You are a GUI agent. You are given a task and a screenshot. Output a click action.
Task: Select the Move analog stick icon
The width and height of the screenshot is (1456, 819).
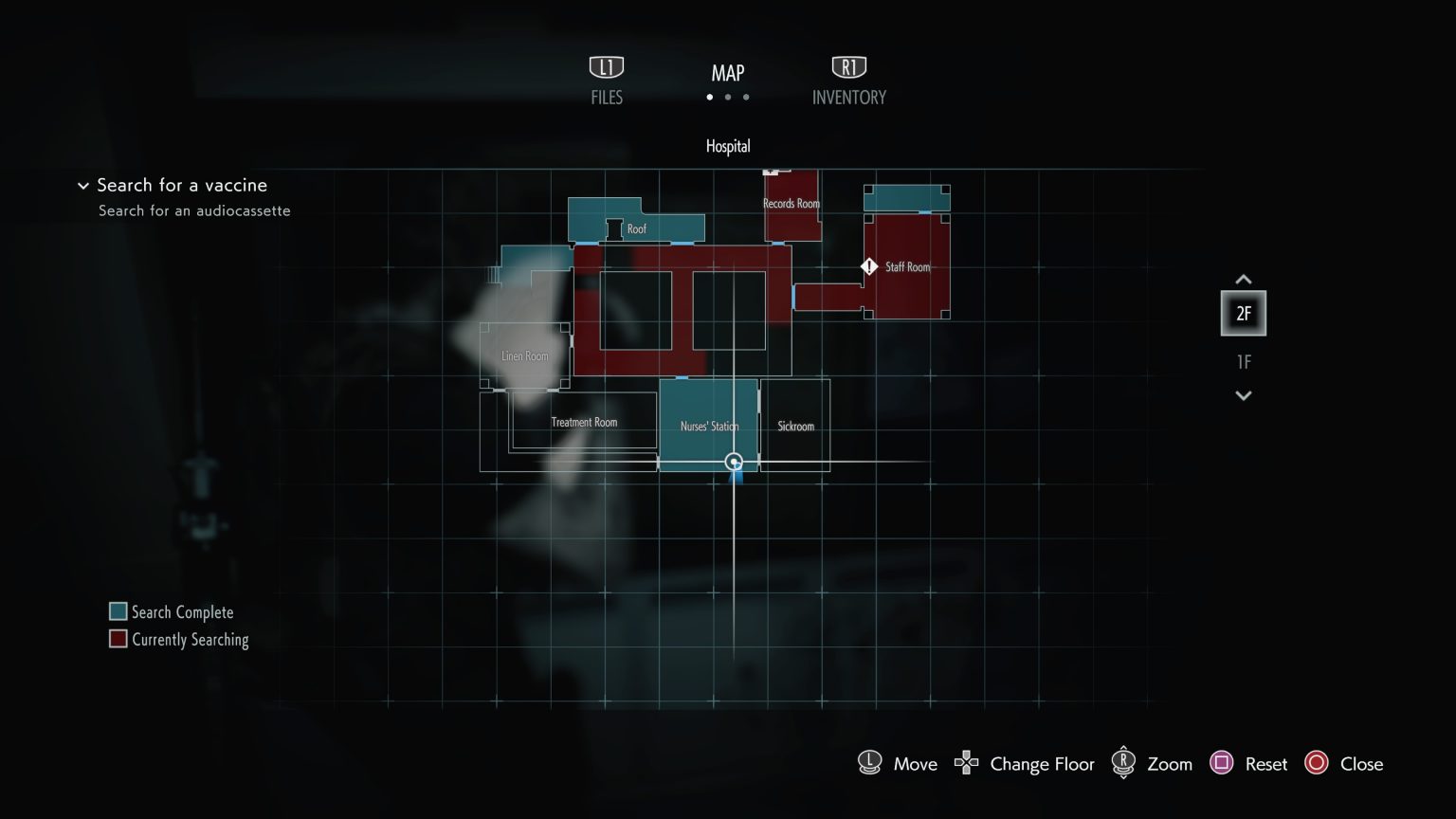coord(869,763)
